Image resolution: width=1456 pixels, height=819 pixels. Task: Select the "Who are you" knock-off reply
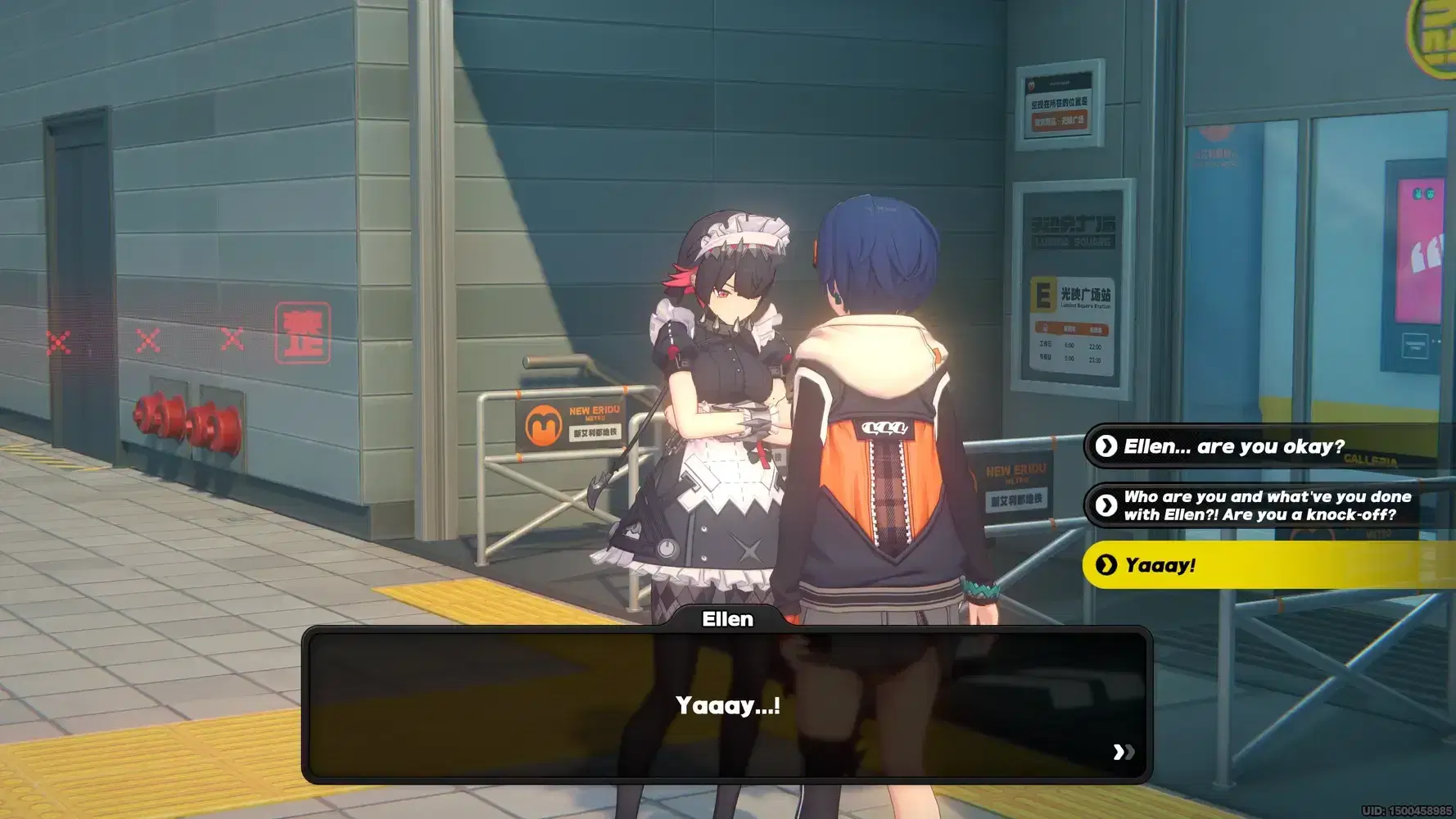pyautogui.click(x=1266, y=505)
